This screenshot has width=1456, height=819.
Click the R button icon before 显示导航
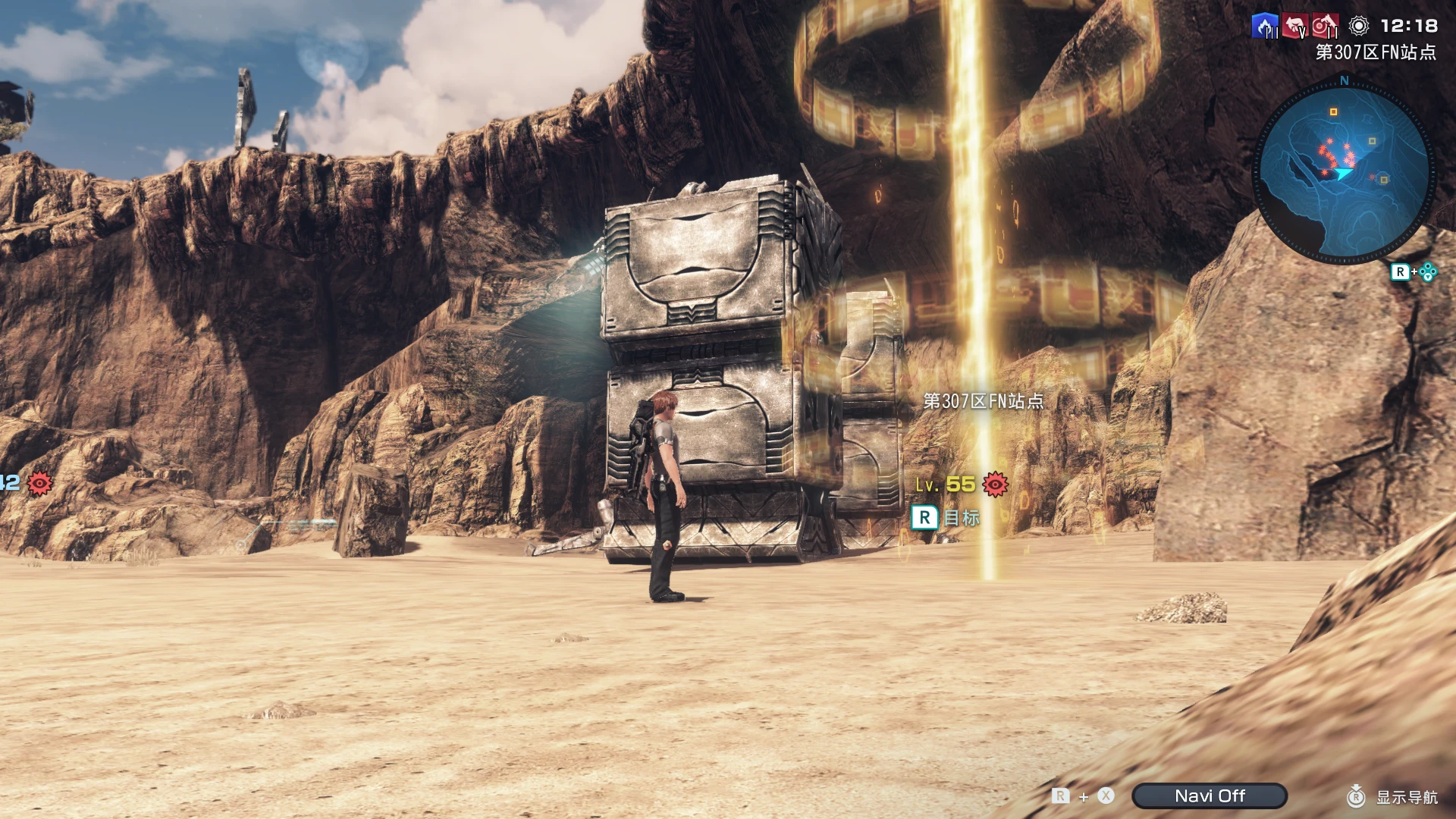[x=1355, y=796]
